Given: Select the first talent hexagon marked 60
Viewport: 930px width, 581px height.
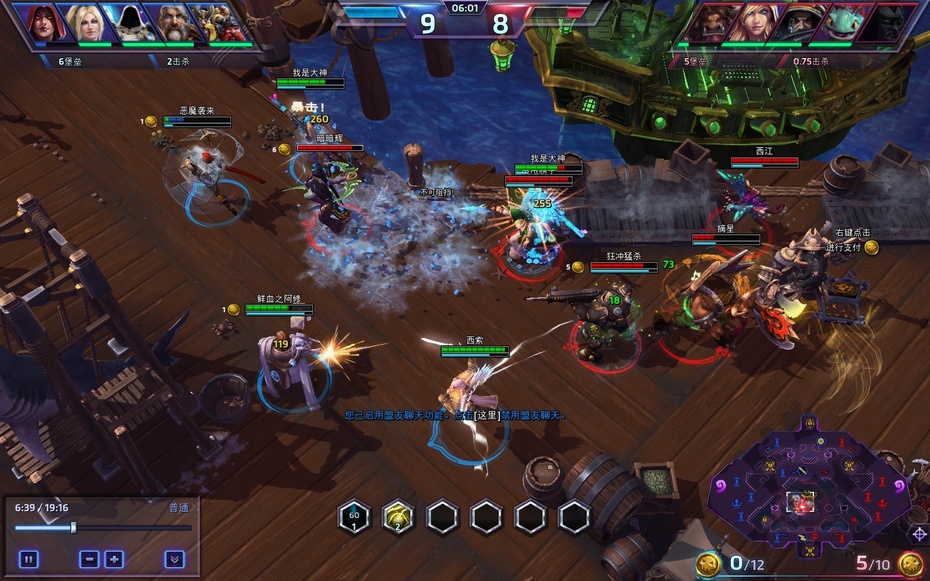Looking at the screenshot, I should 354,517.
